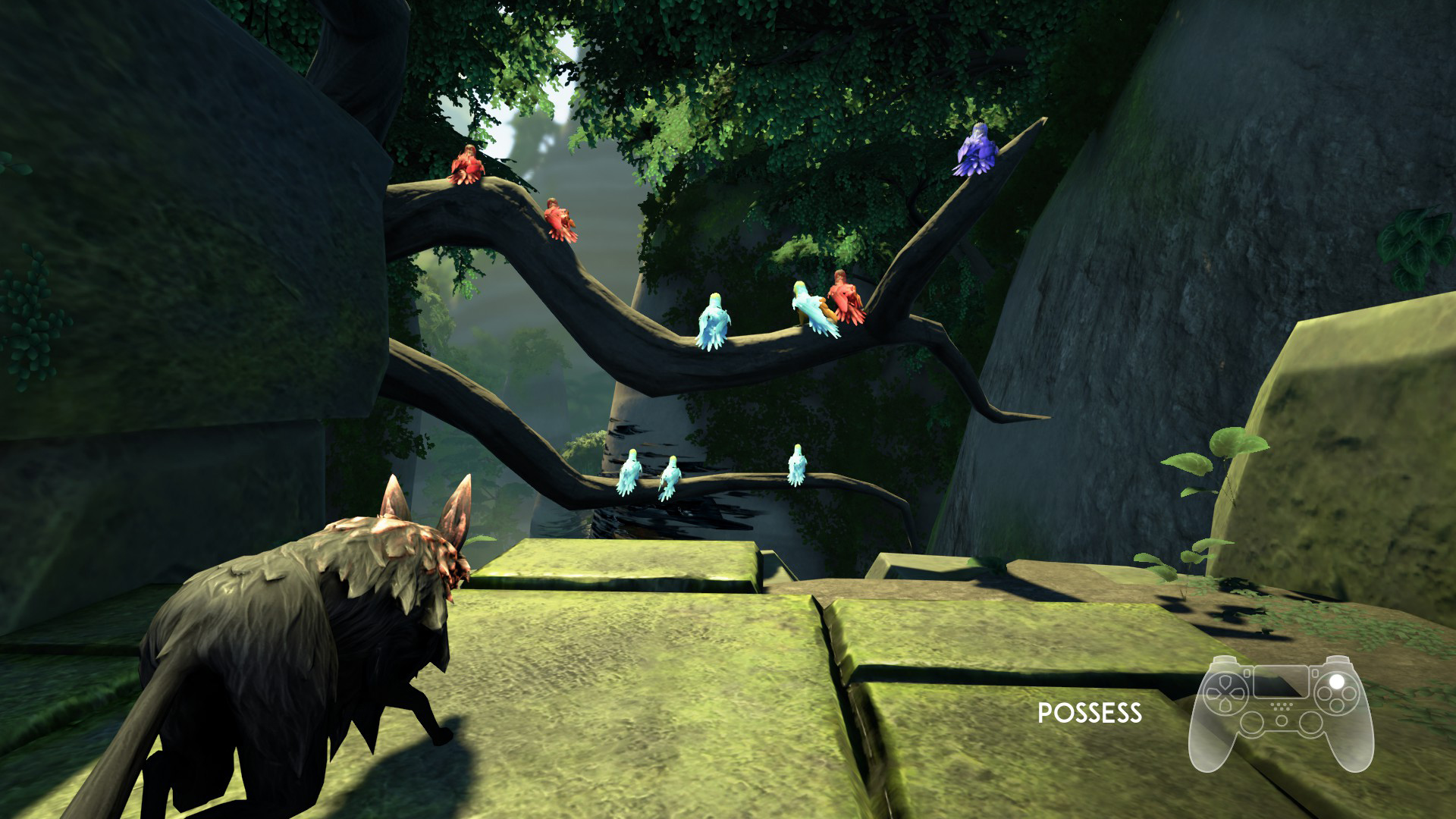Image resolution: width=1456 pixels, height=819 pixels.
Task: Select the red bird at the top-left branch
Action: [466, 163]
